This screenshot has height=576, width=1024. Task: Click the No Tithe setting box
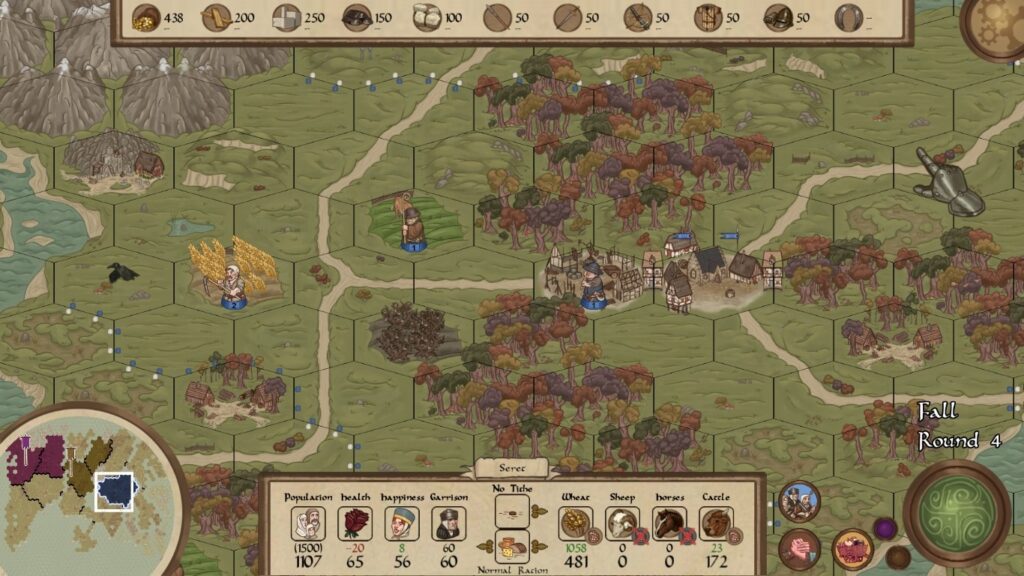coord(512,511)
